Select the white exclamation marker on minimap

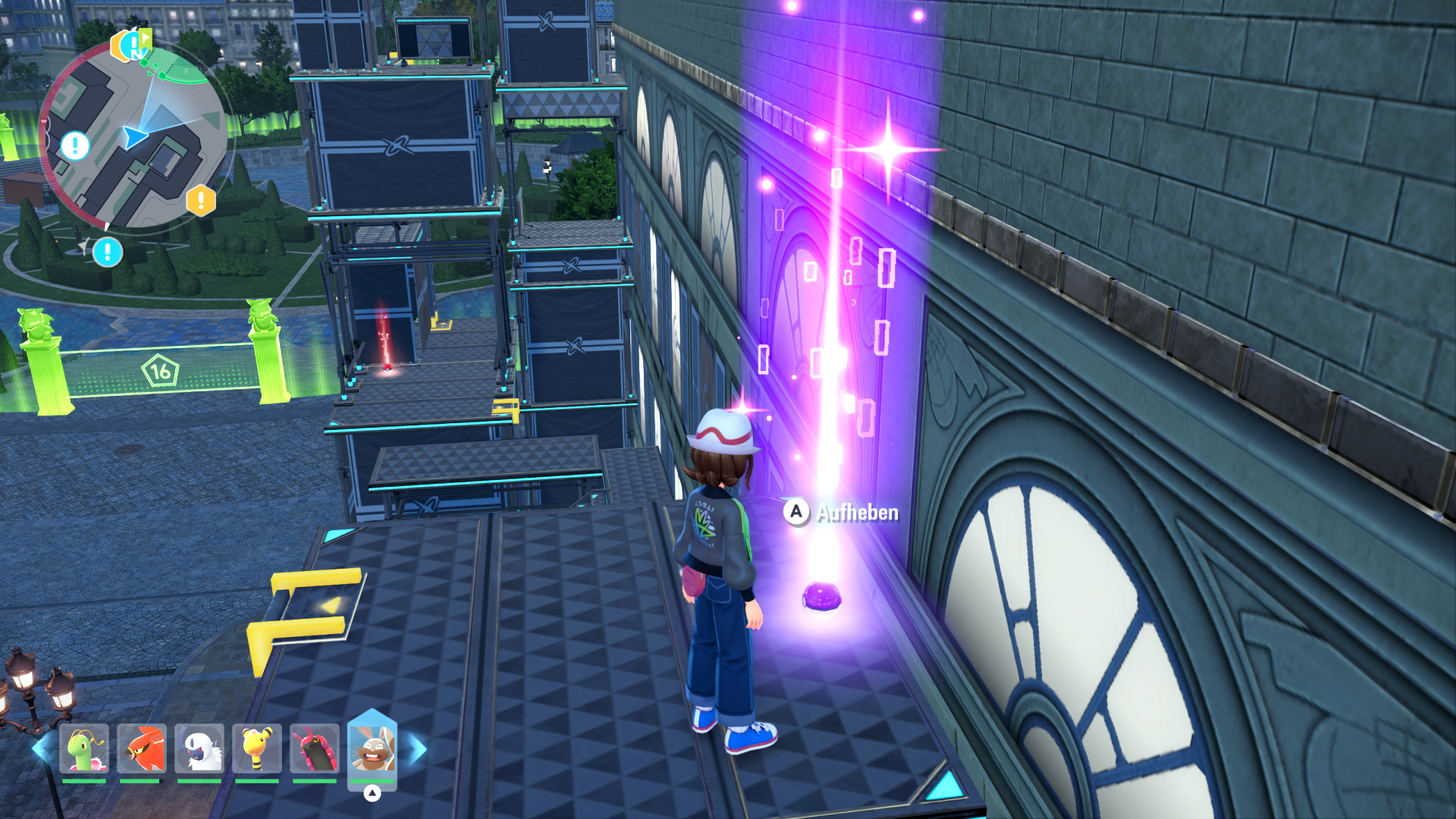click(x=75, y=145)
